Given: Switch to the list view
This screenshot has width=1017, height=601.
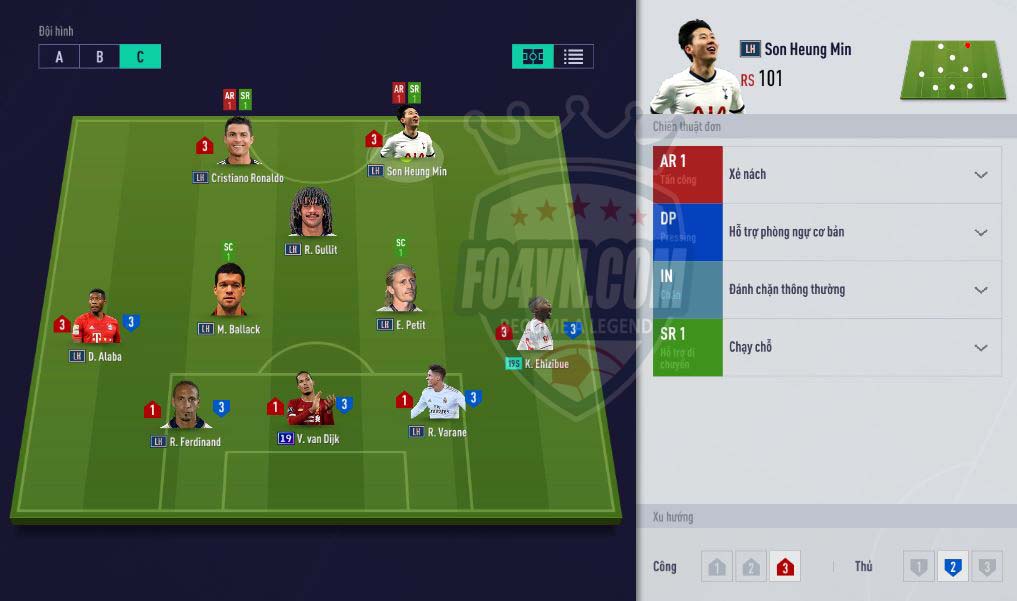Looking at the screenshot, I should (573, 57).
